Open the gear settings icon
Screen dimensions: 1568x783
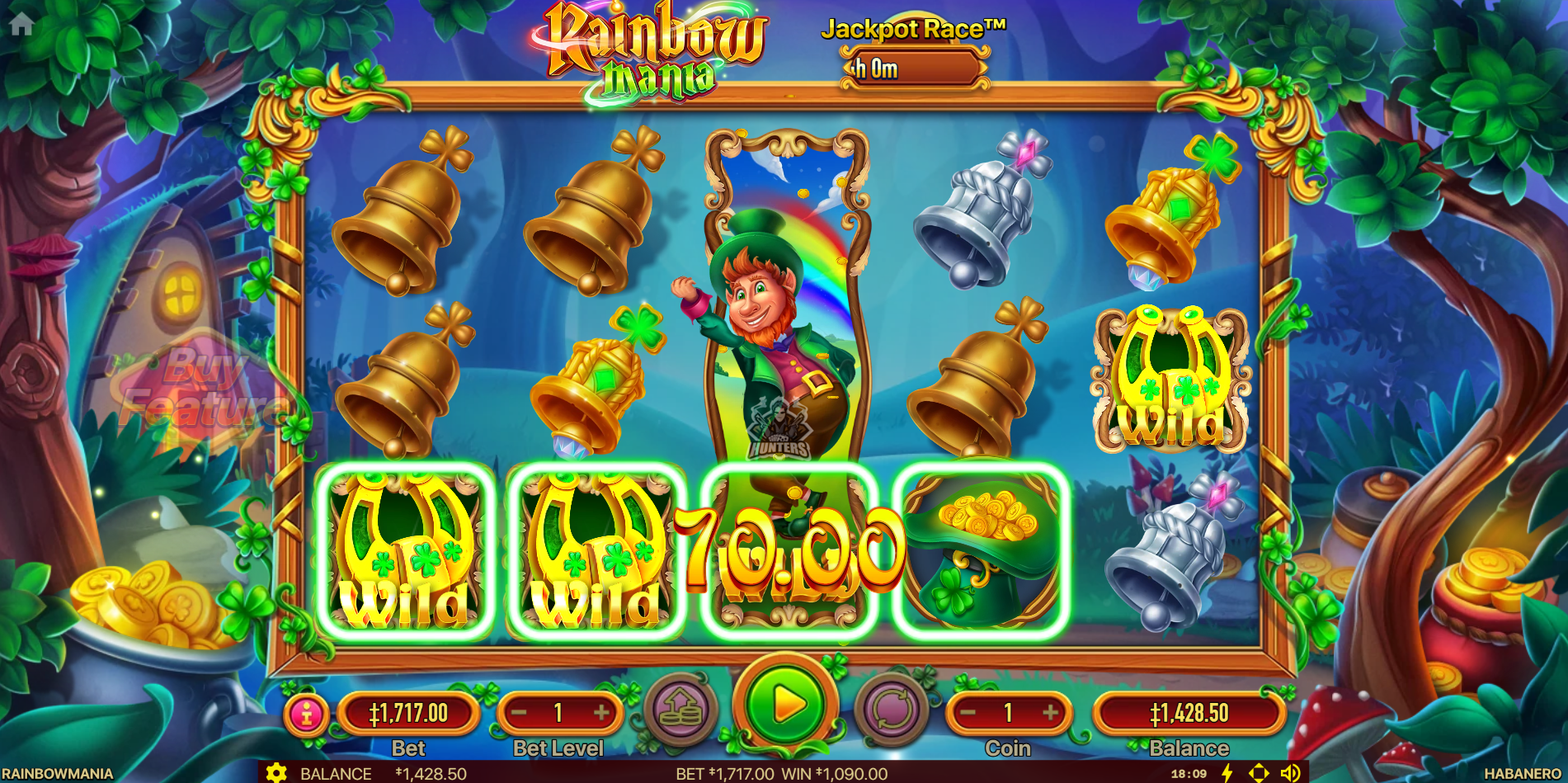coord(276,773)
